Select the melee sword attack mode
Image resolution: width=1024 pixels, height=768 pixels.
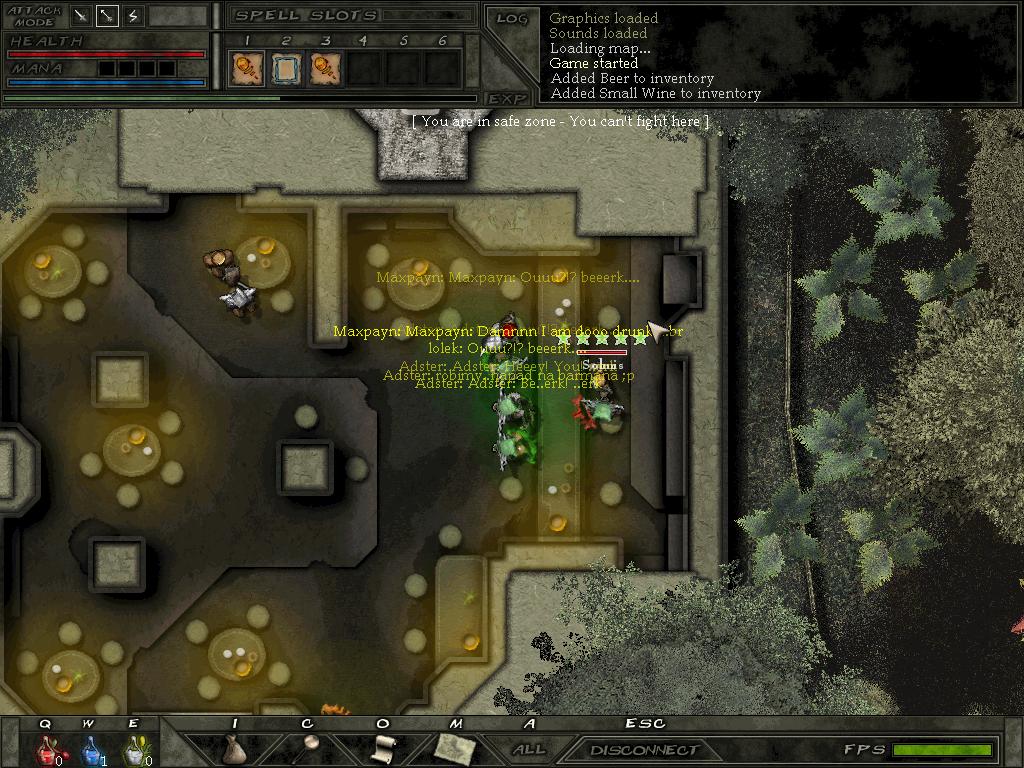tap(81, 16)
